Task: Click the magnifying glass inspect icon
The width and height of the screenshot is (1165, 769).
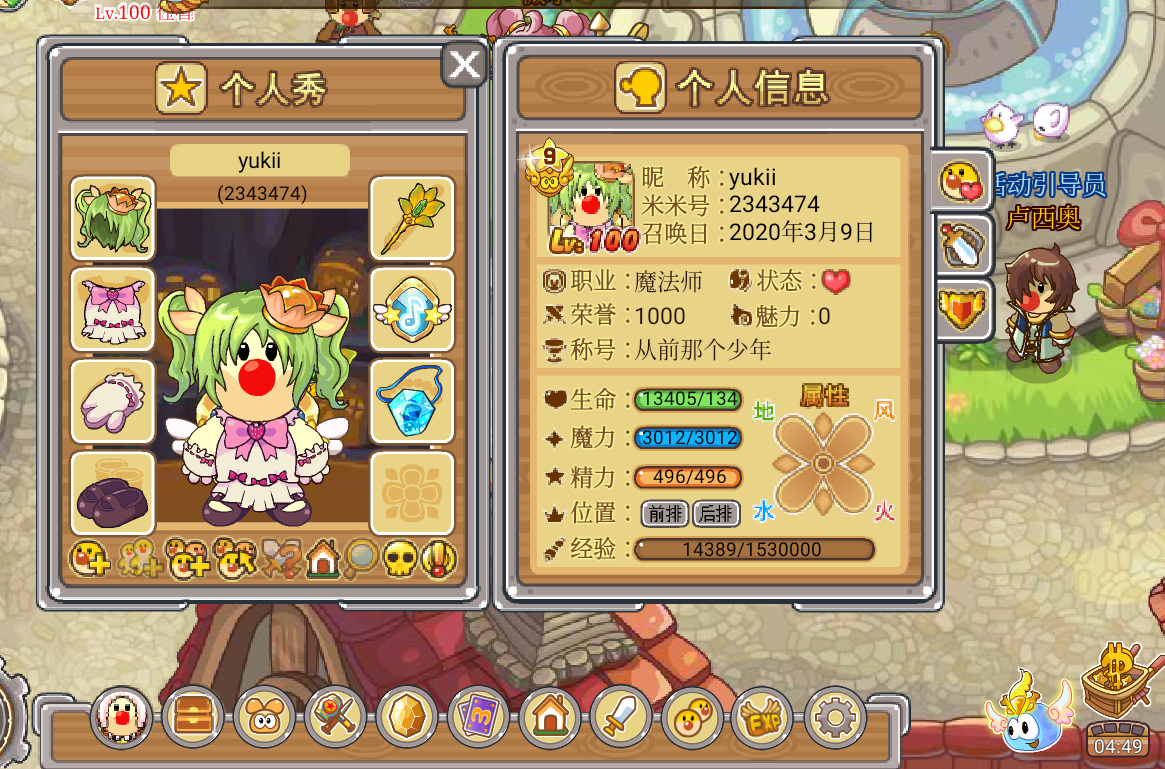Action: coord(361,560)
